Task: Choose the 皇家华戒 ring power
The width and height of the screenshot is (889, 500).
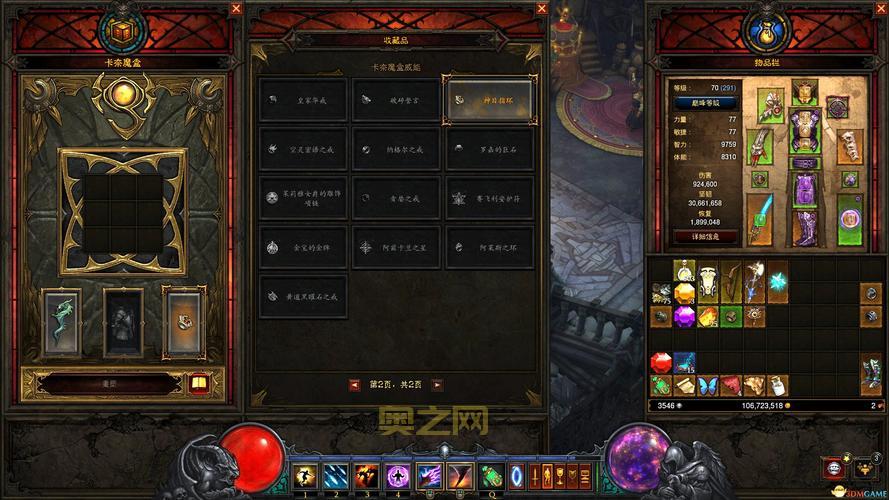Action: [x=303, y=99]
